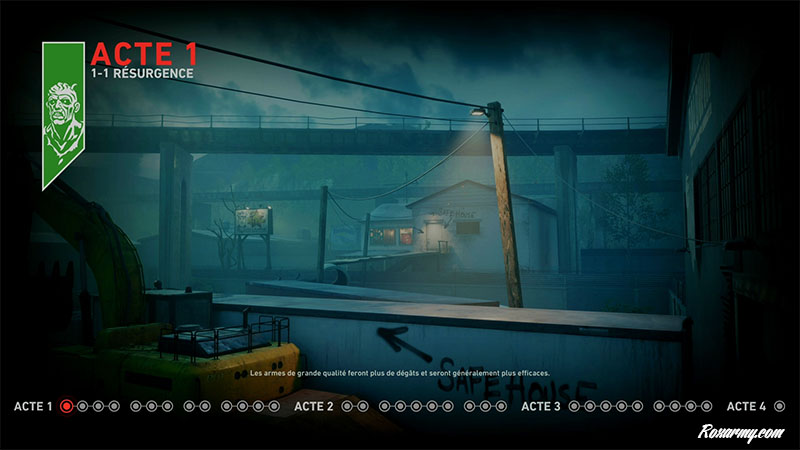Switch to the ACTE 3 section
Viewport: 800px width, 450px height.
(541, 406)
